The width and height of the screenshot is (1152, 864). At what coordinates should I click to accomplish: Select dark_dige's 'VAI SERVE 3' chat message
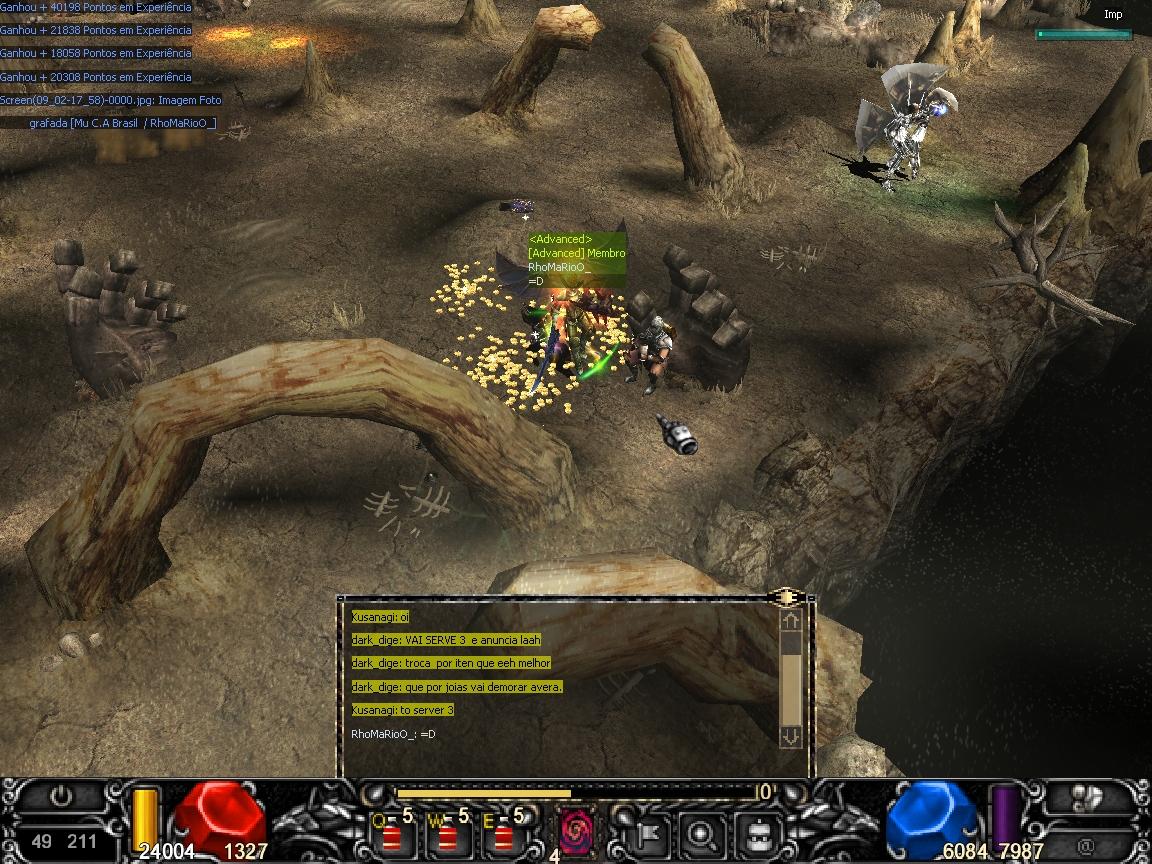coord(445,640)
